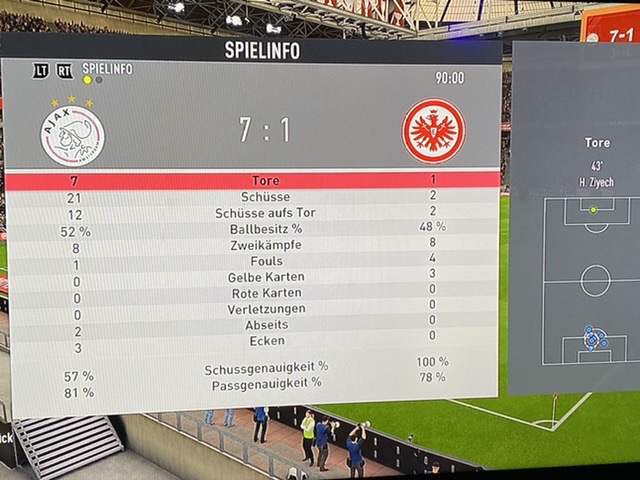Select the Abseits stat row

(252, 325)
